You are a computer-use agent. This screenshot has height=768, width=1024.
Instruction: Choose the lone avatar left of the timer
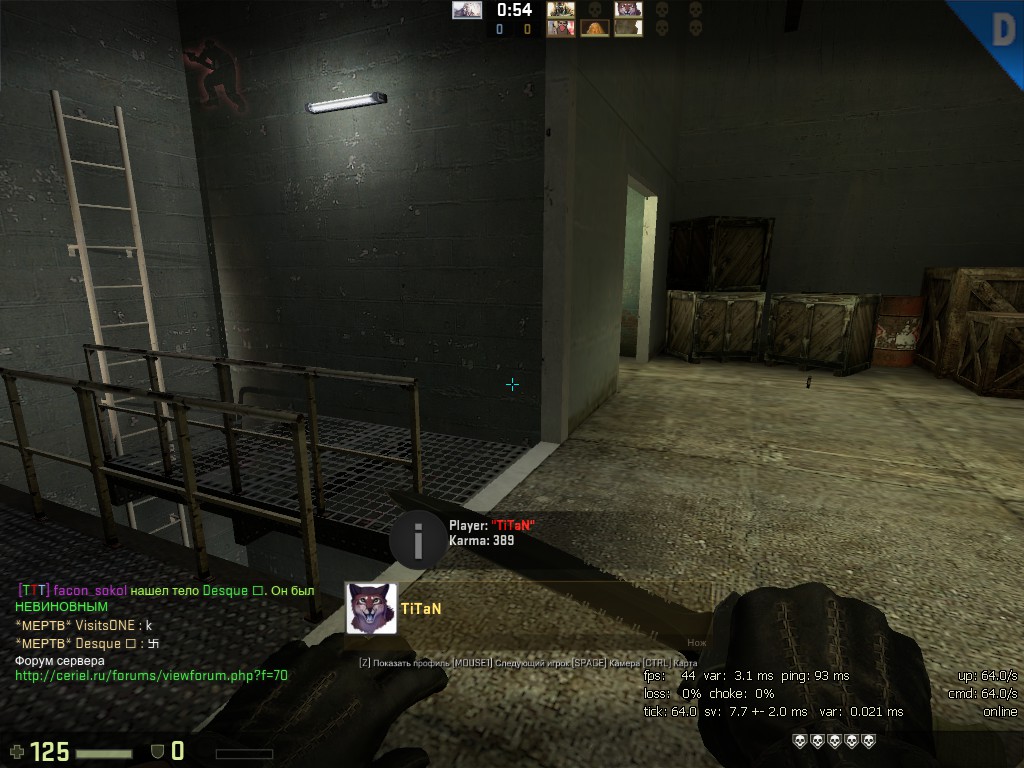tap(466, 10)
